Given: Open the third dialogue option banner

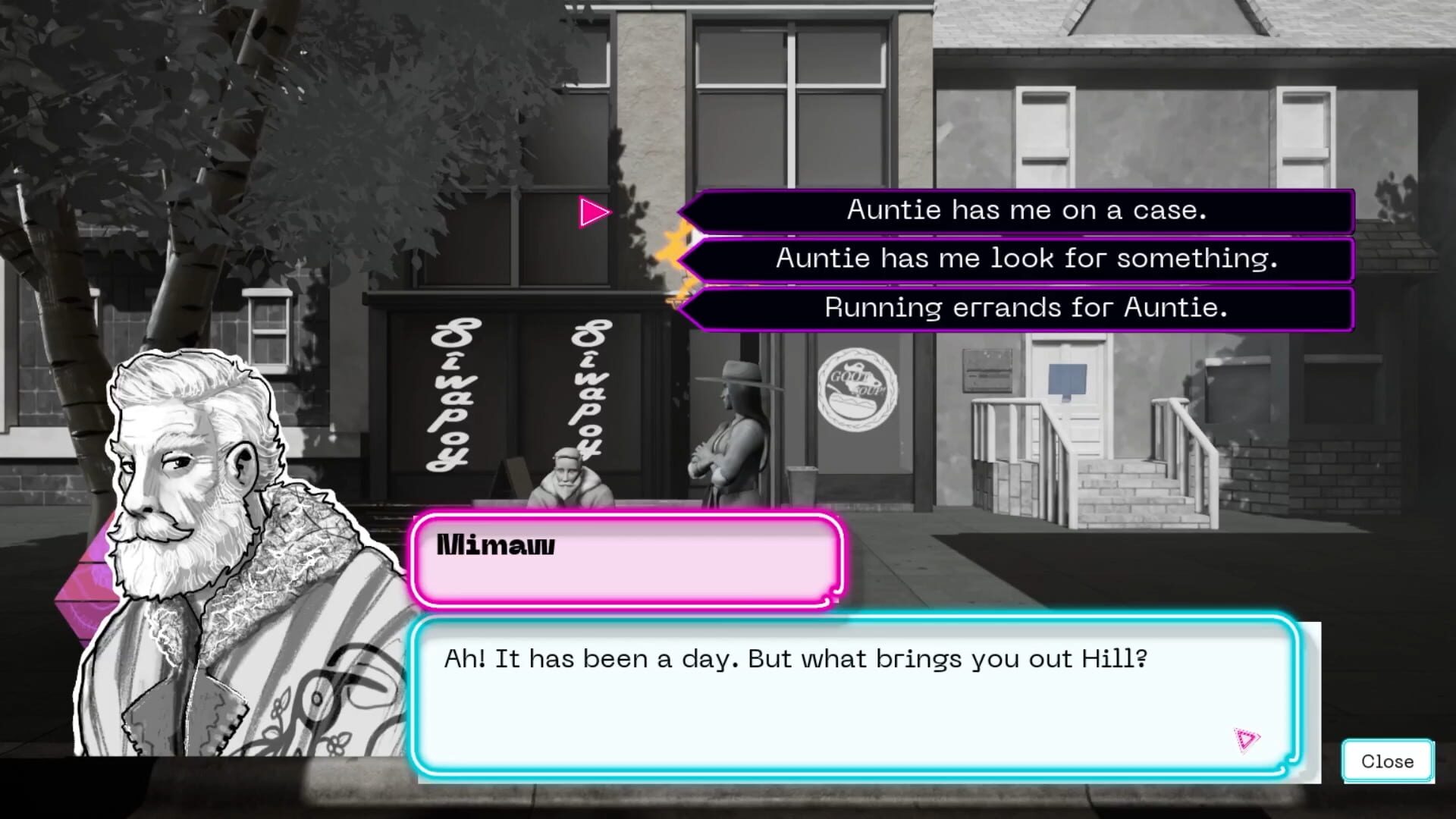Looking at the screenshot, I should click(x=1025, y=309).
